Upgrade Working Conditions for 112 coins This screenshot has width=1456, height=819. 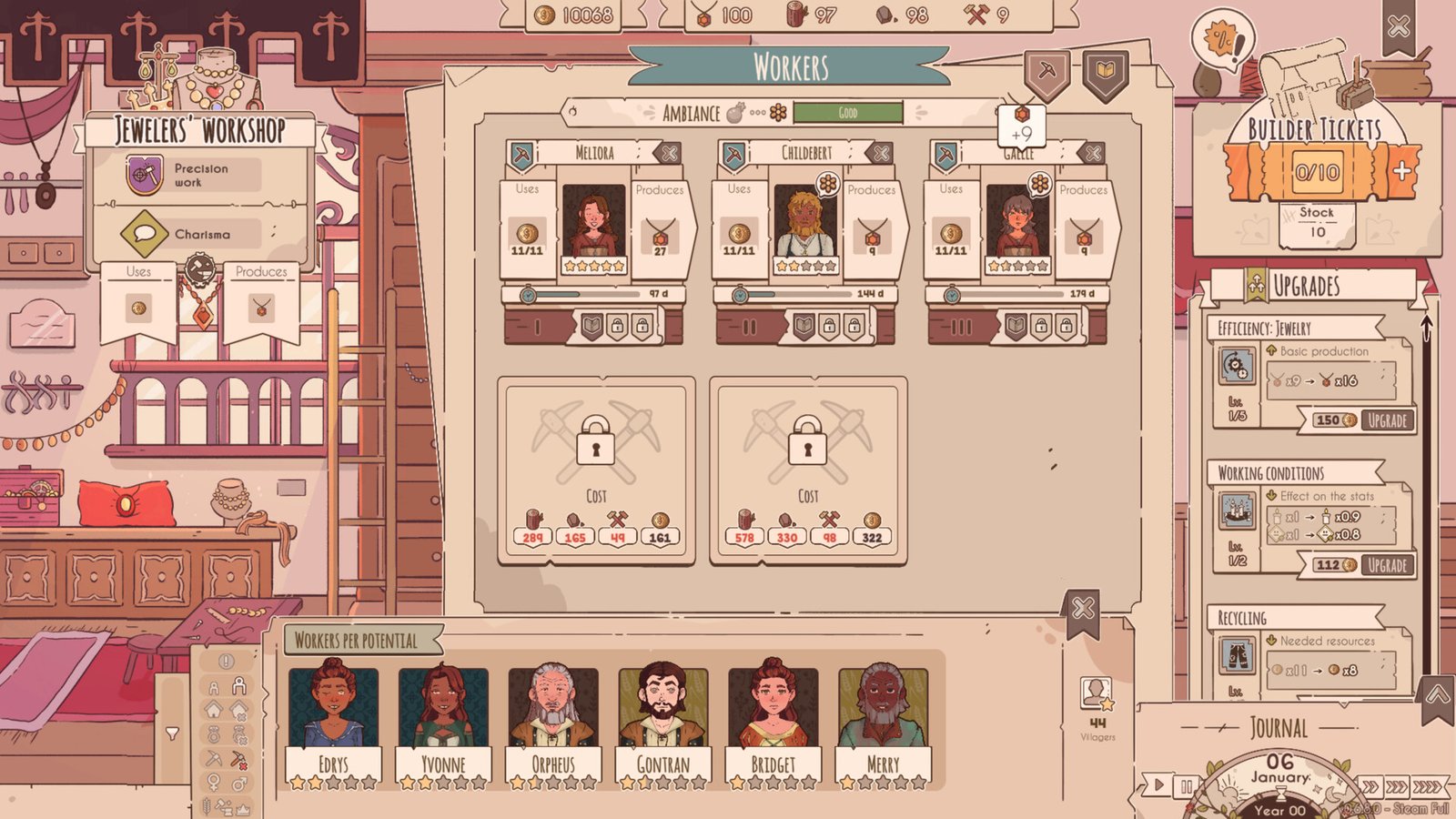(1387, 565)
